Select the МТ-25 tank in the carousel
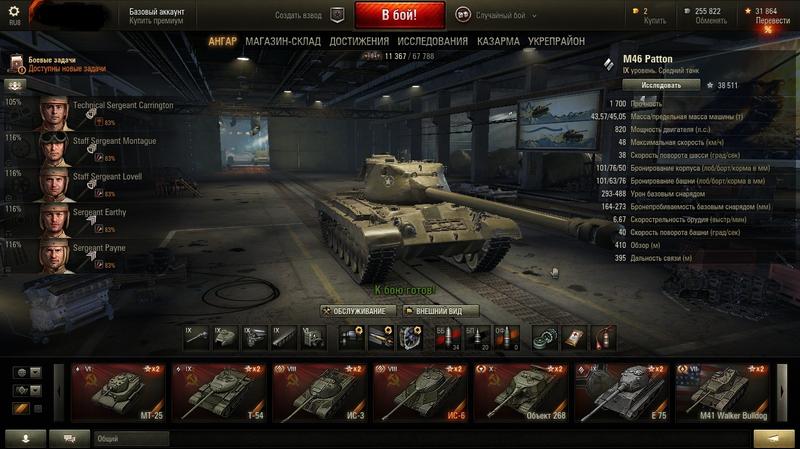 coord(119,391)
